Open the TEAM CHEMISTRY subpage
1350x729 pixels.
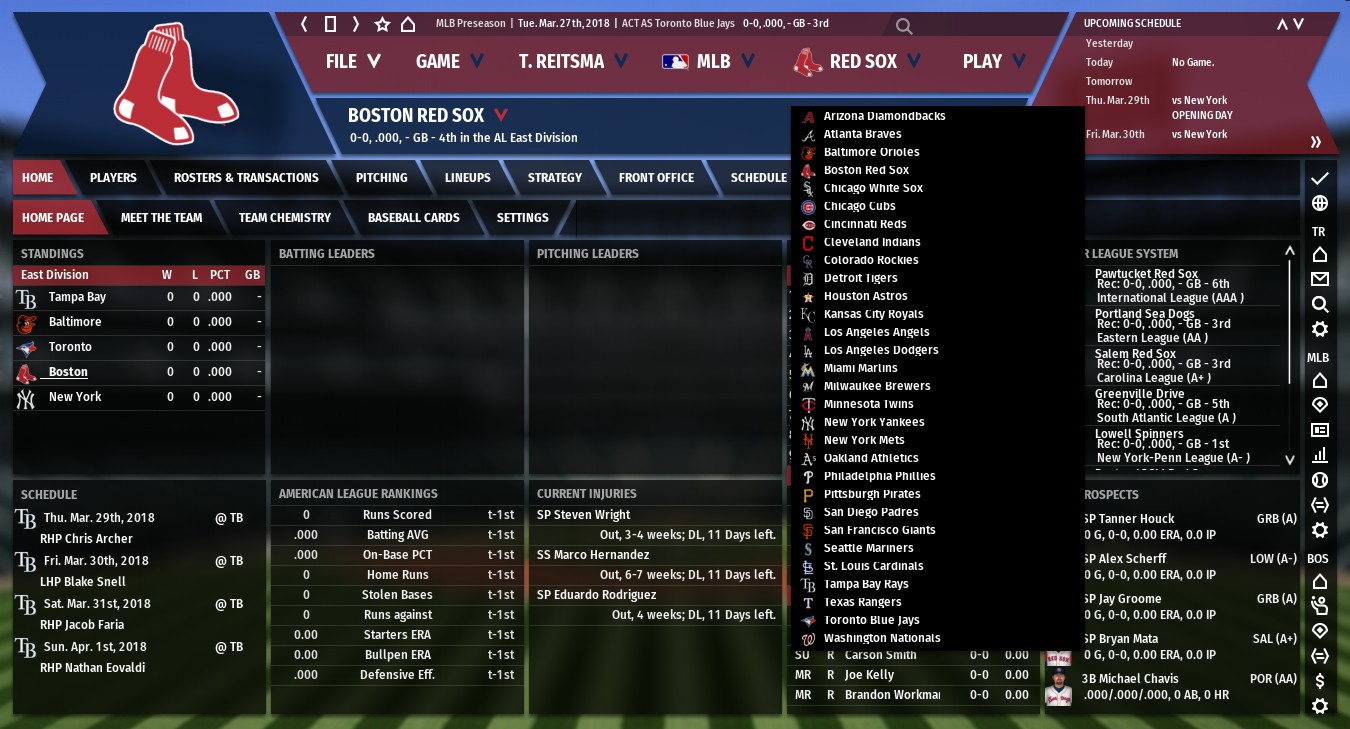click(284, 218)
